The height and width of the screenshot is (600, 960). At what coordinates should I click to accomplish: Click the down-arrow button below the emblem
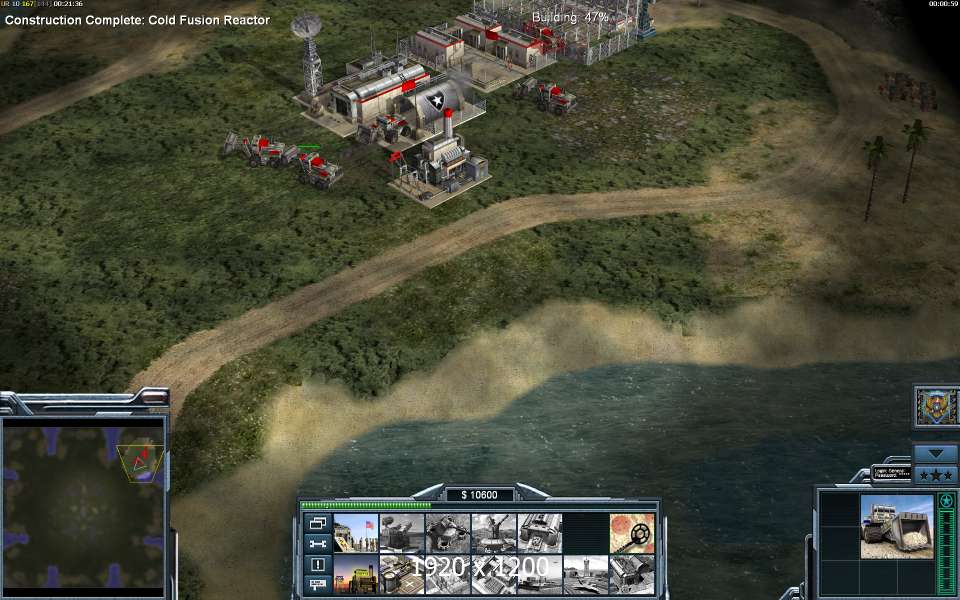936,453
